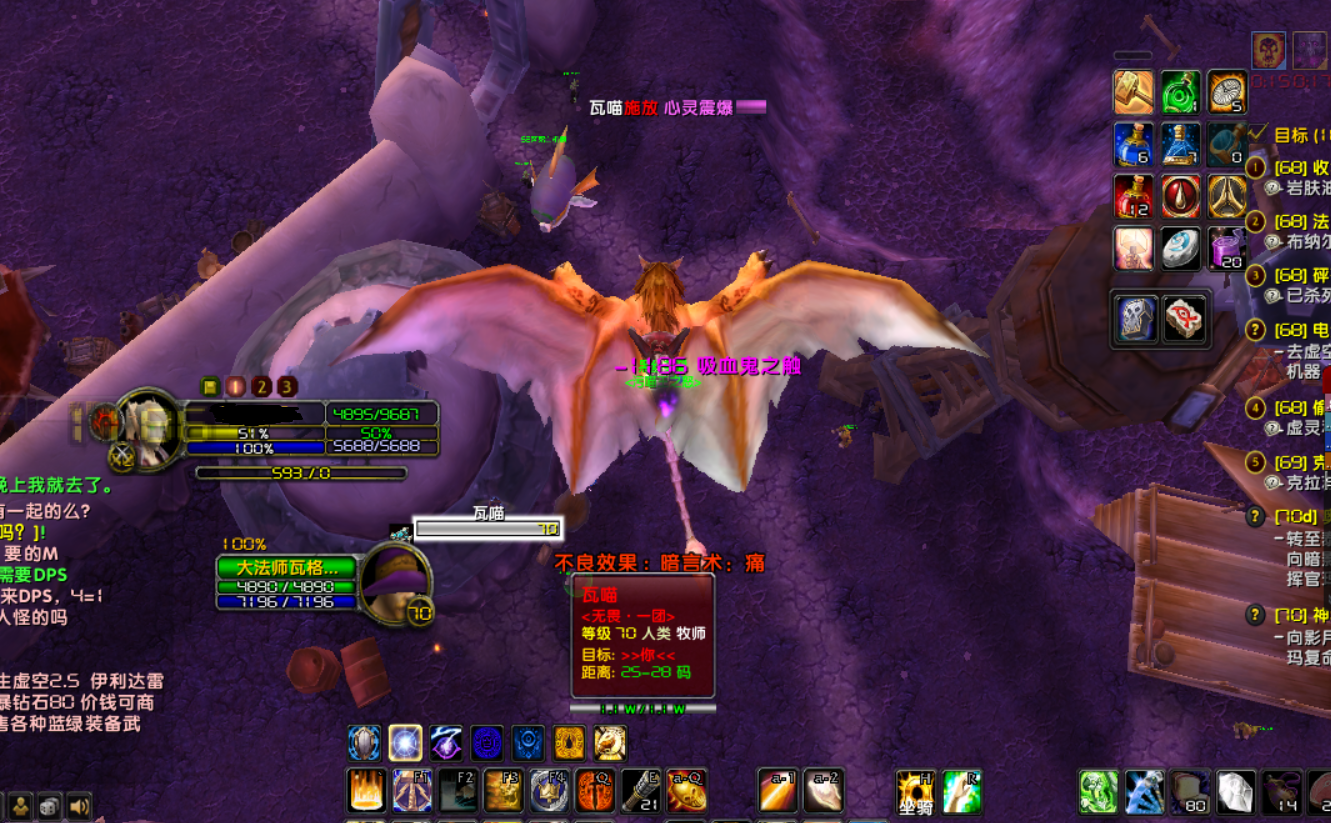1331x823 pixels.
Task: Cast the golden skull ability bound to F3
Action: 504,790
